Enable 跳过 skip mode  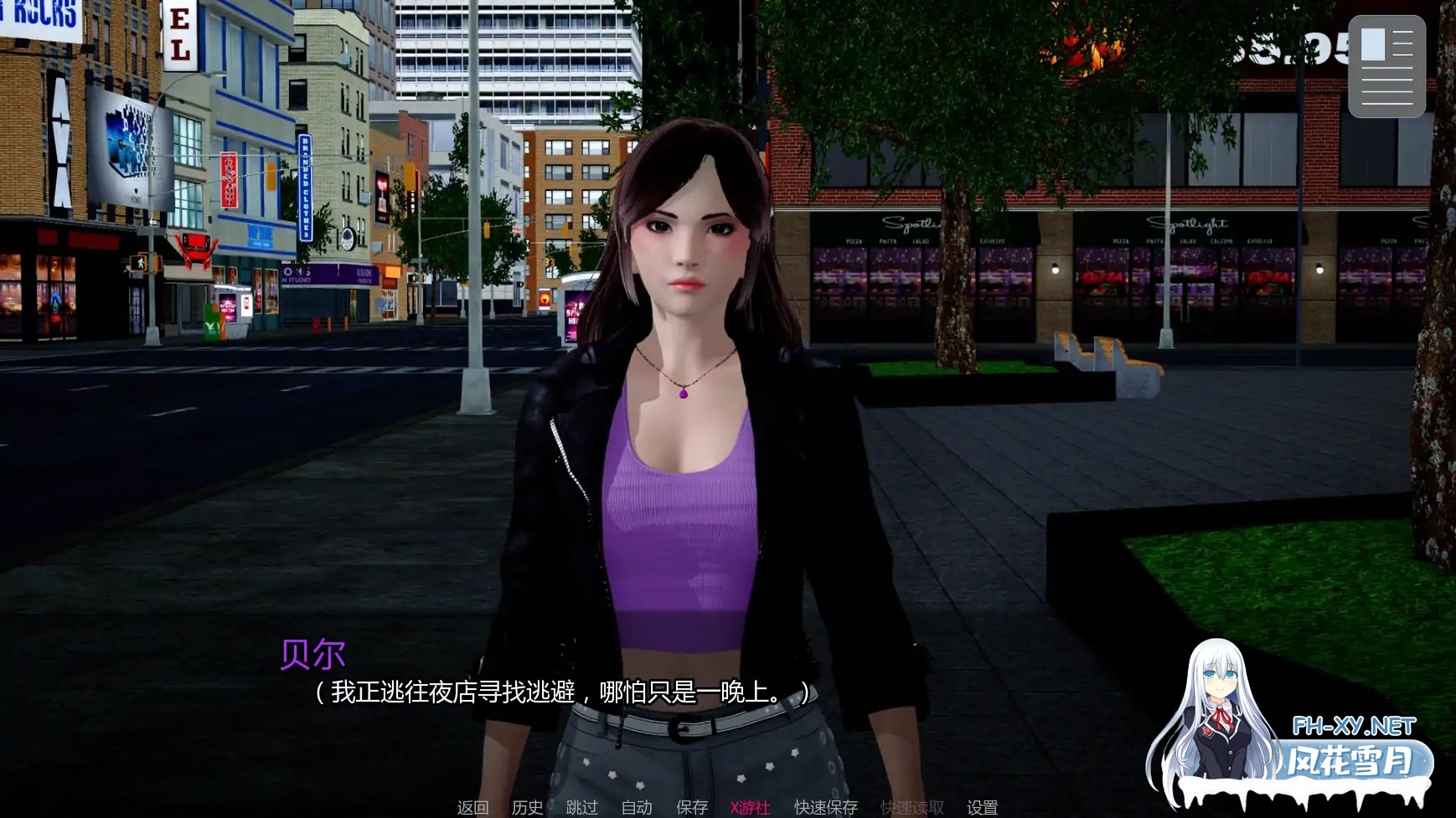[581, 809]
